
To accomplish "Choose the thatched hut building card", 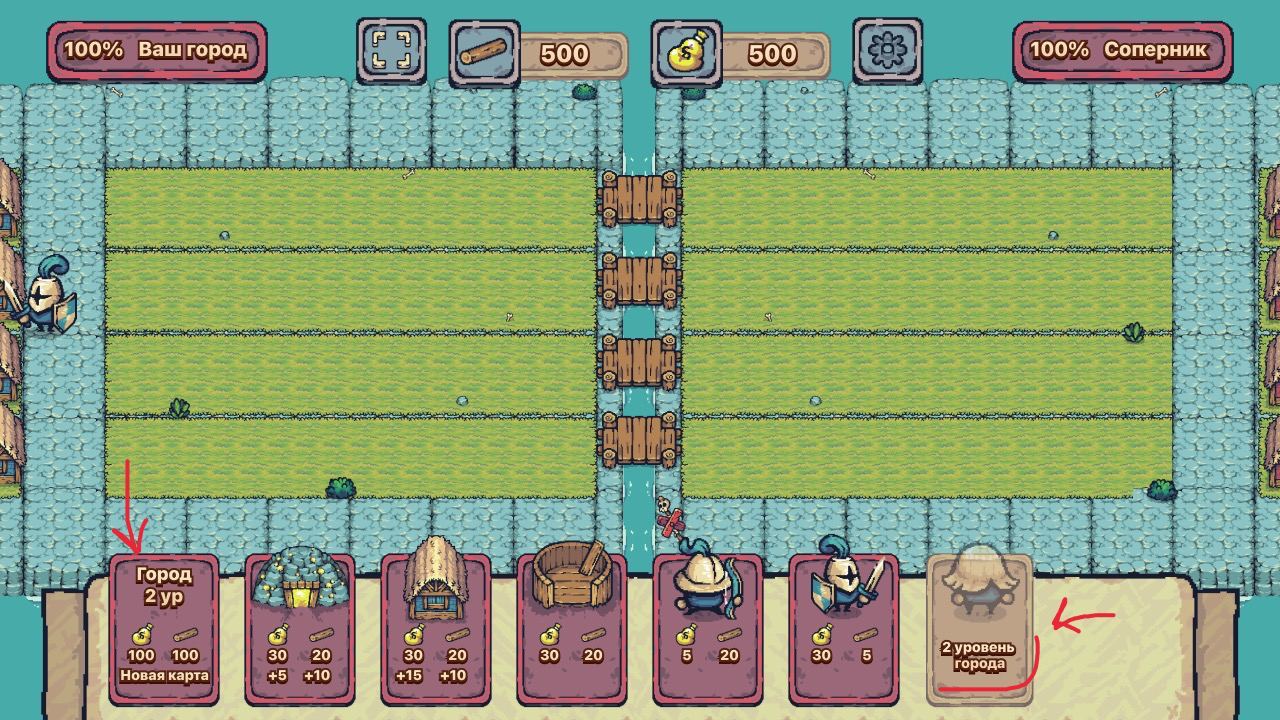I will [436, 628].
